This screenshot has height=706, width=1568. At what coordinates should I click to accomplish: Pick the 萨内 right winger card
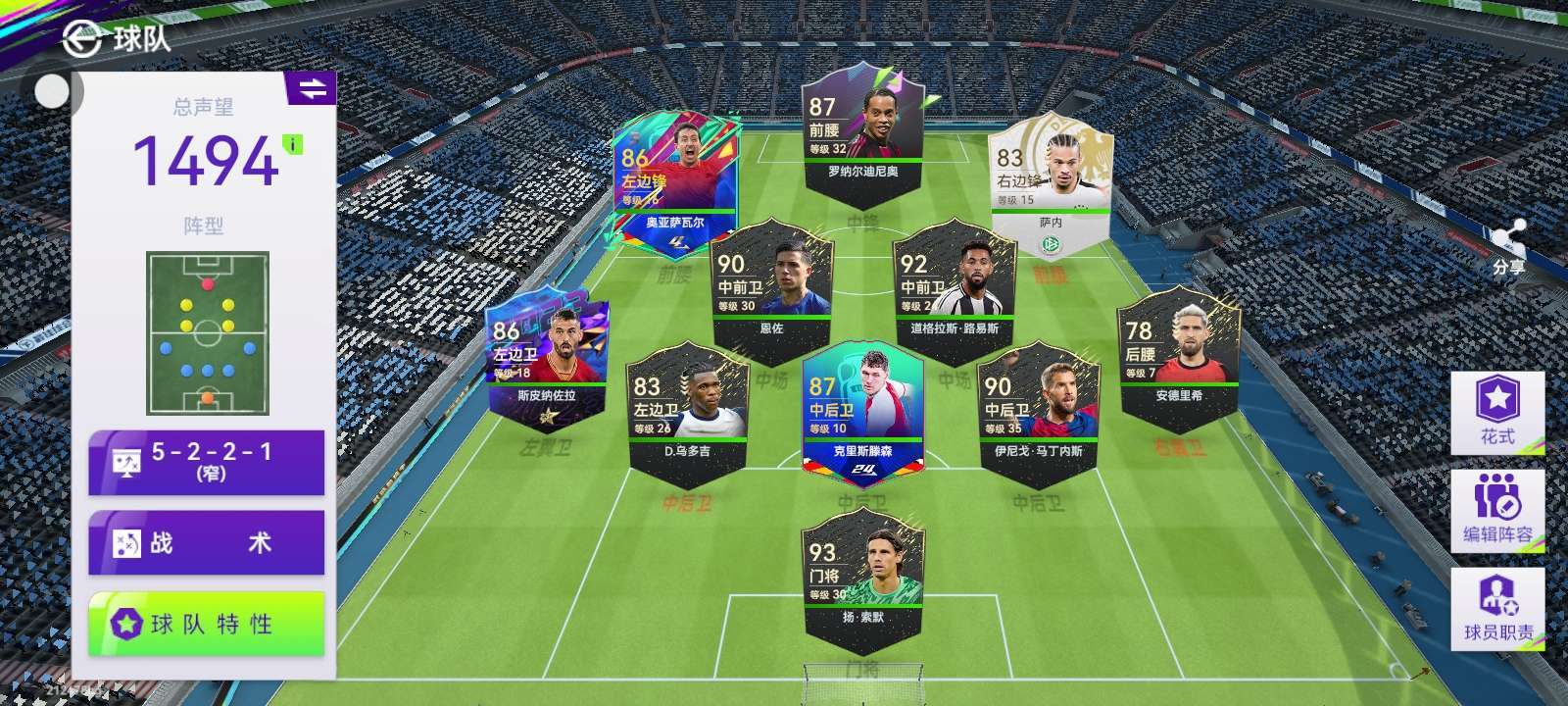[1050, 186]
